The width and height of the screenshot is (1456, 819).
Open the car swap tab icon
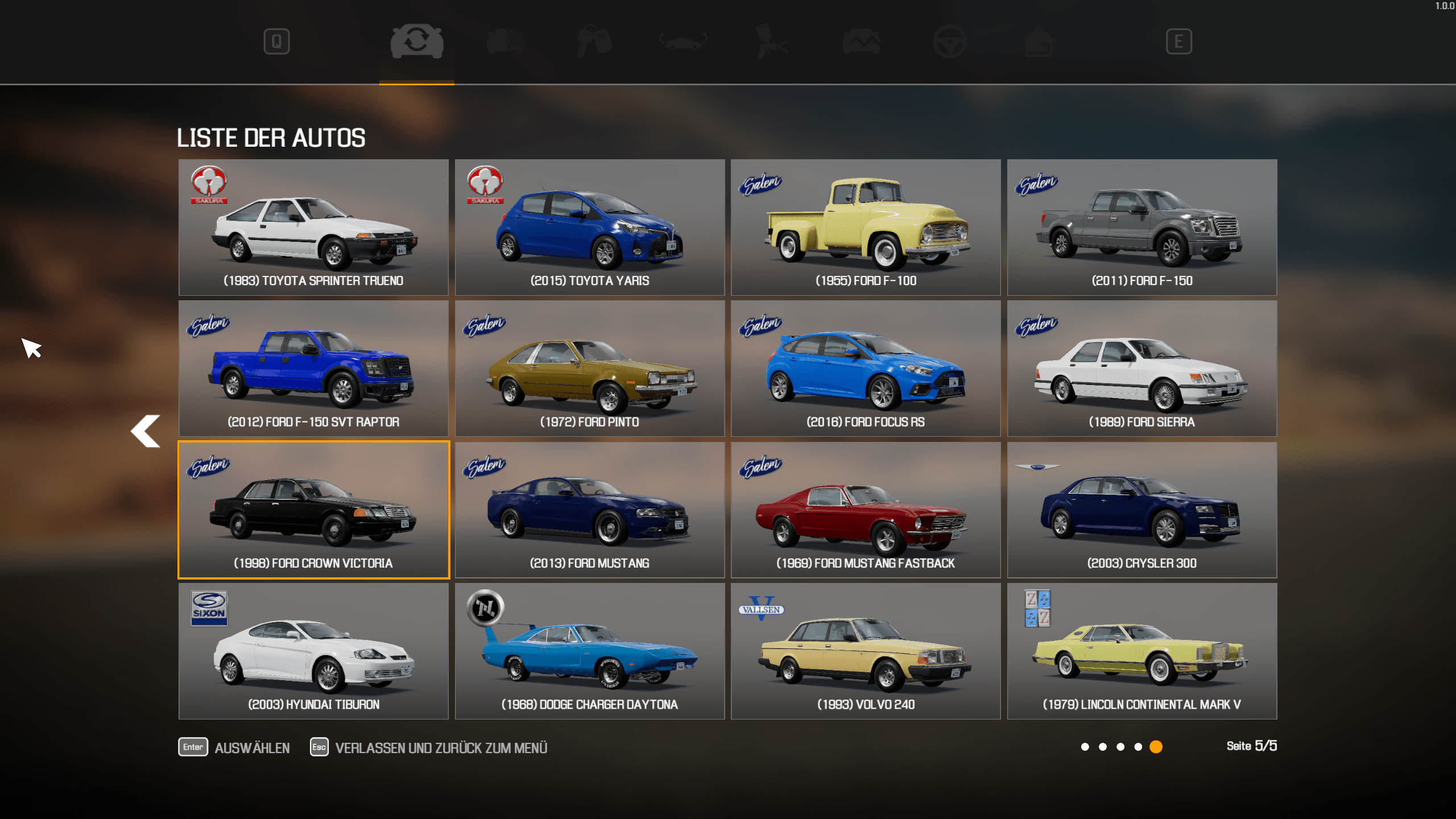coord(417,41)
